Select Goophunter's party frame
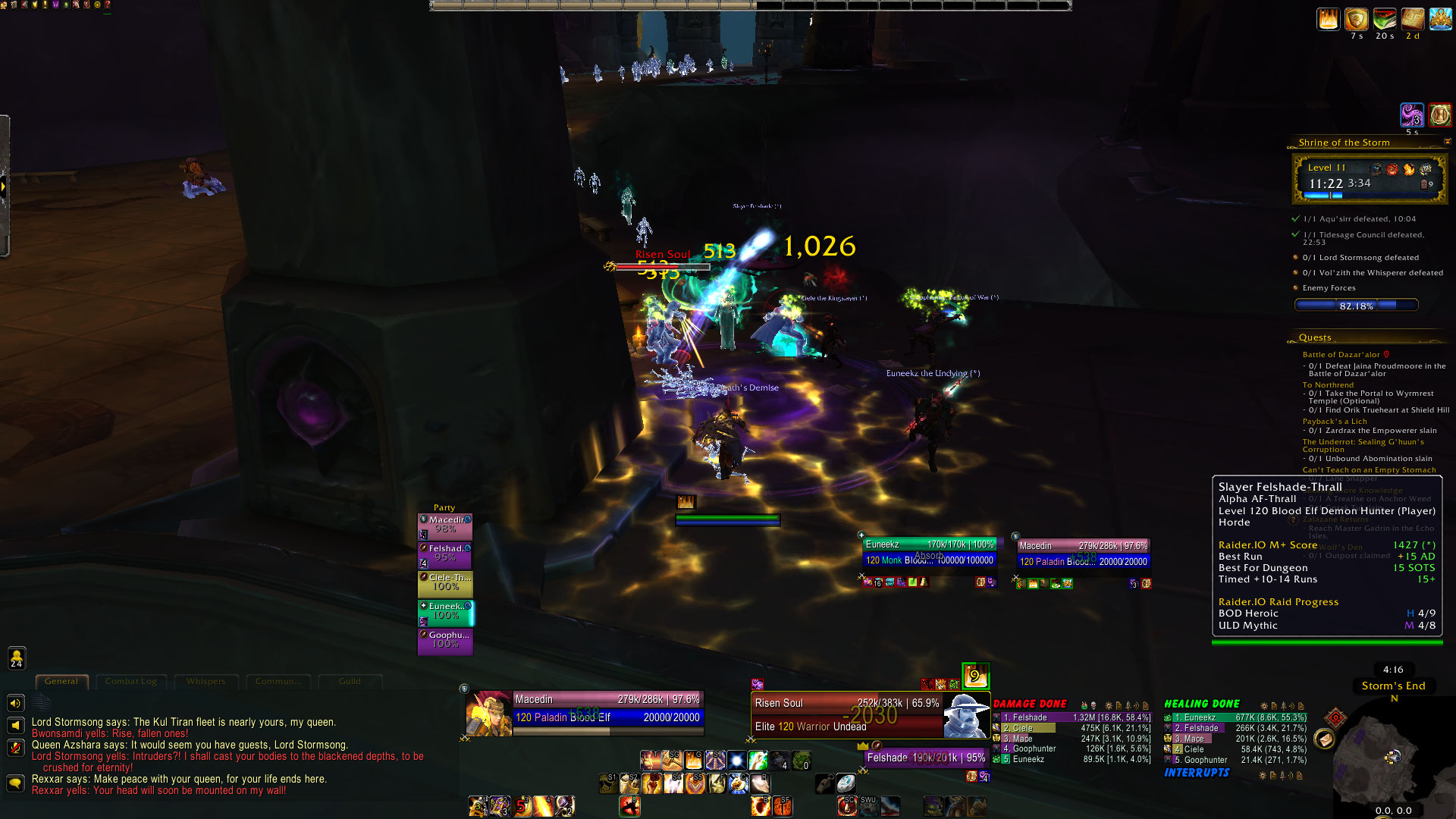 [445, 641]
